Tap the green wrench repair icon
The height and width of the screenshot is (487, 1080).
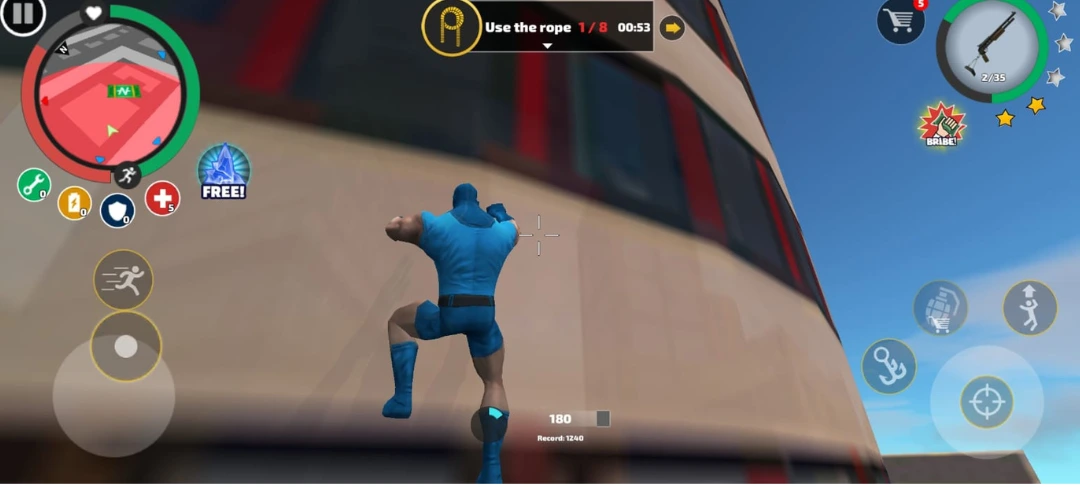33,185
